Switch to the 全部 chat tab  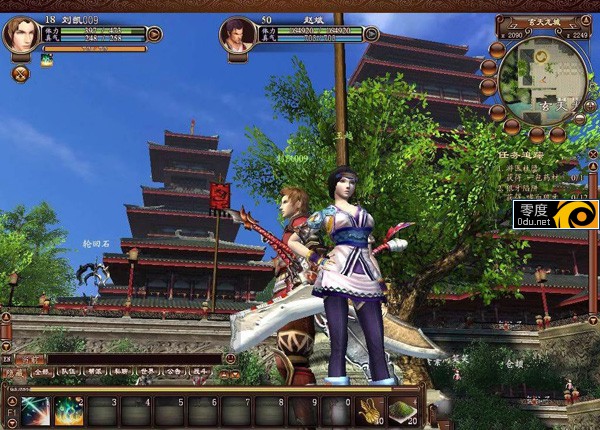coord(41,371)
